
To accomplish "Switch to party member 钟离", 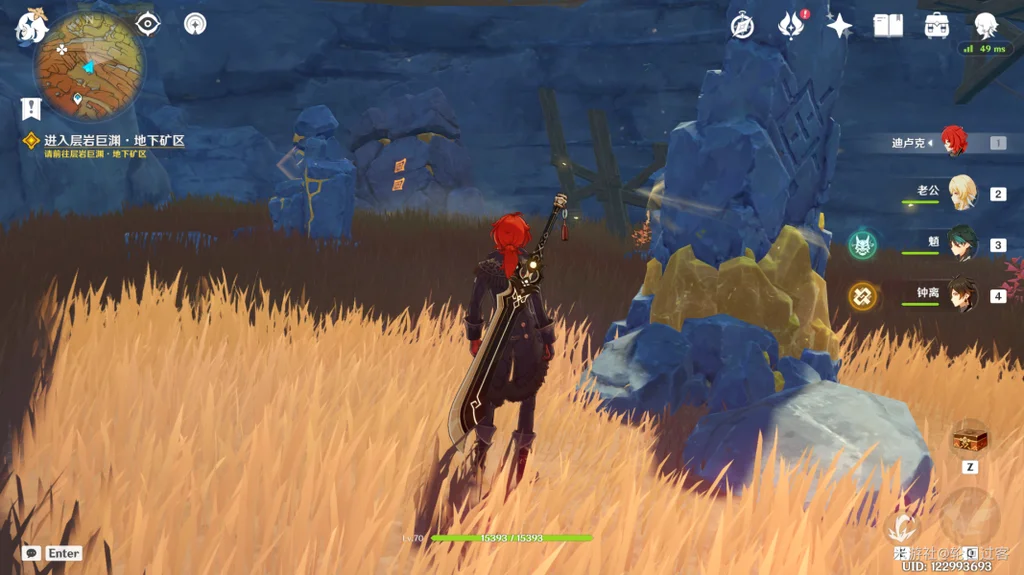I will click(961, 295).
